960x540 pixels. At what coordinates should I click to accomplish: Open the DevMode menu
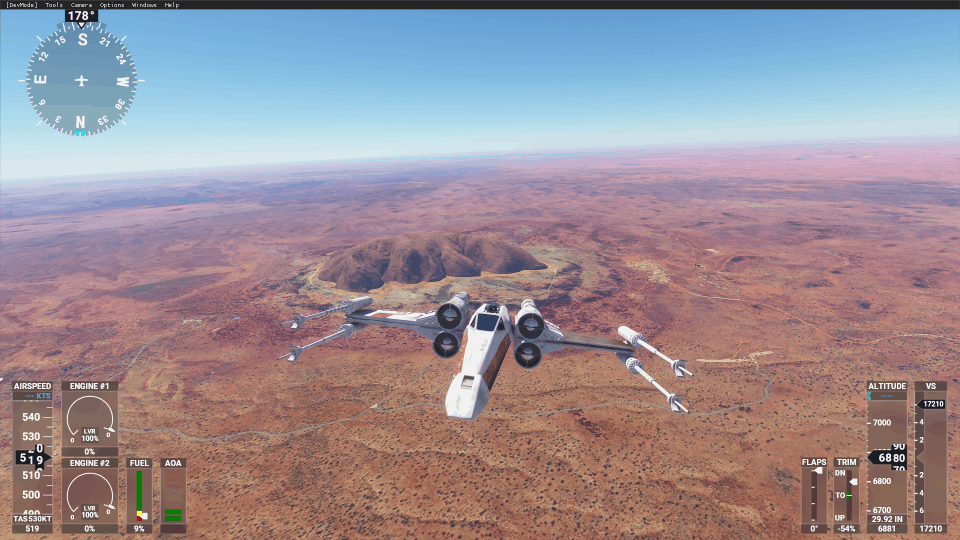[x=21, y=5]
